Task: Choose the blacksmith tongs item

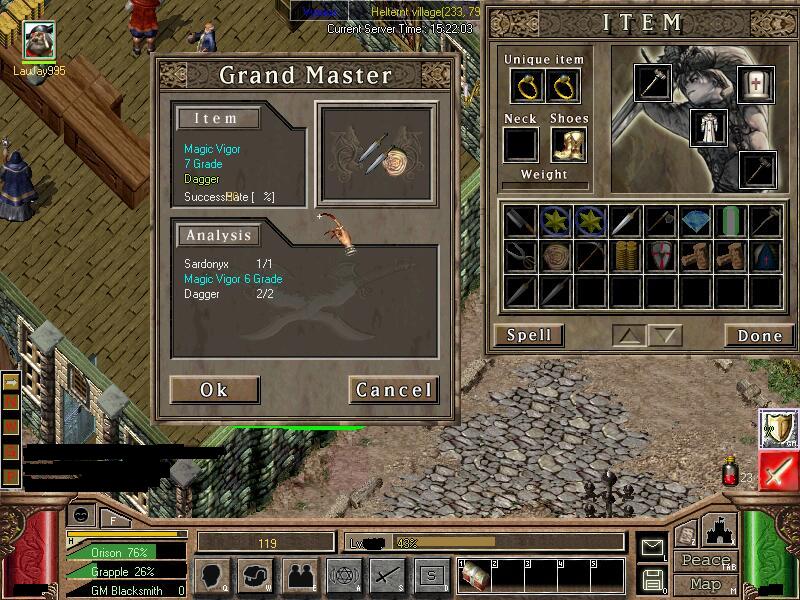Action: 520,256
